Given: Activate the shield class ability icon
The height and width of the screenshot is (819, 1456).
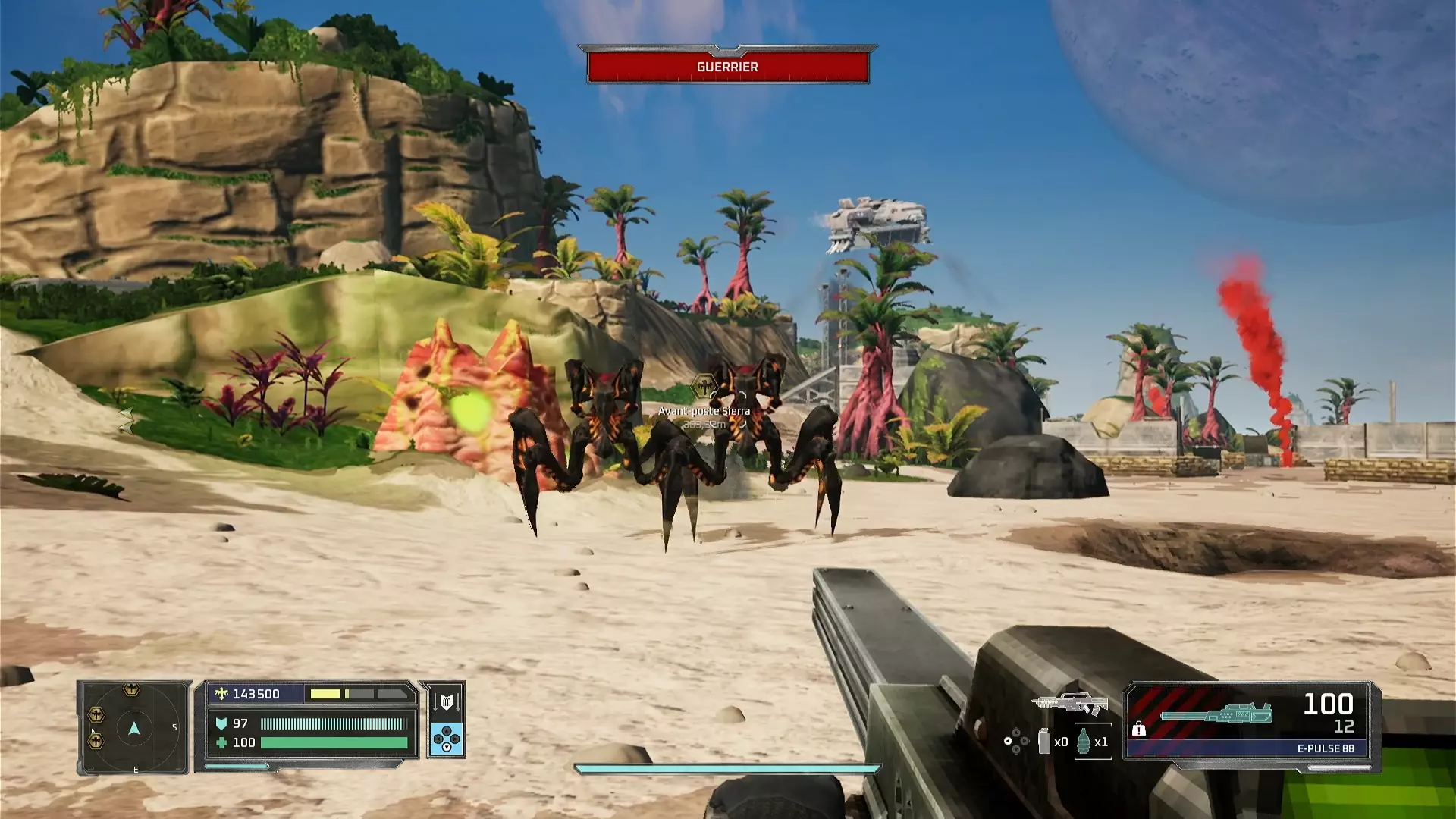Looking at the screenshot, I should [446, 701].
